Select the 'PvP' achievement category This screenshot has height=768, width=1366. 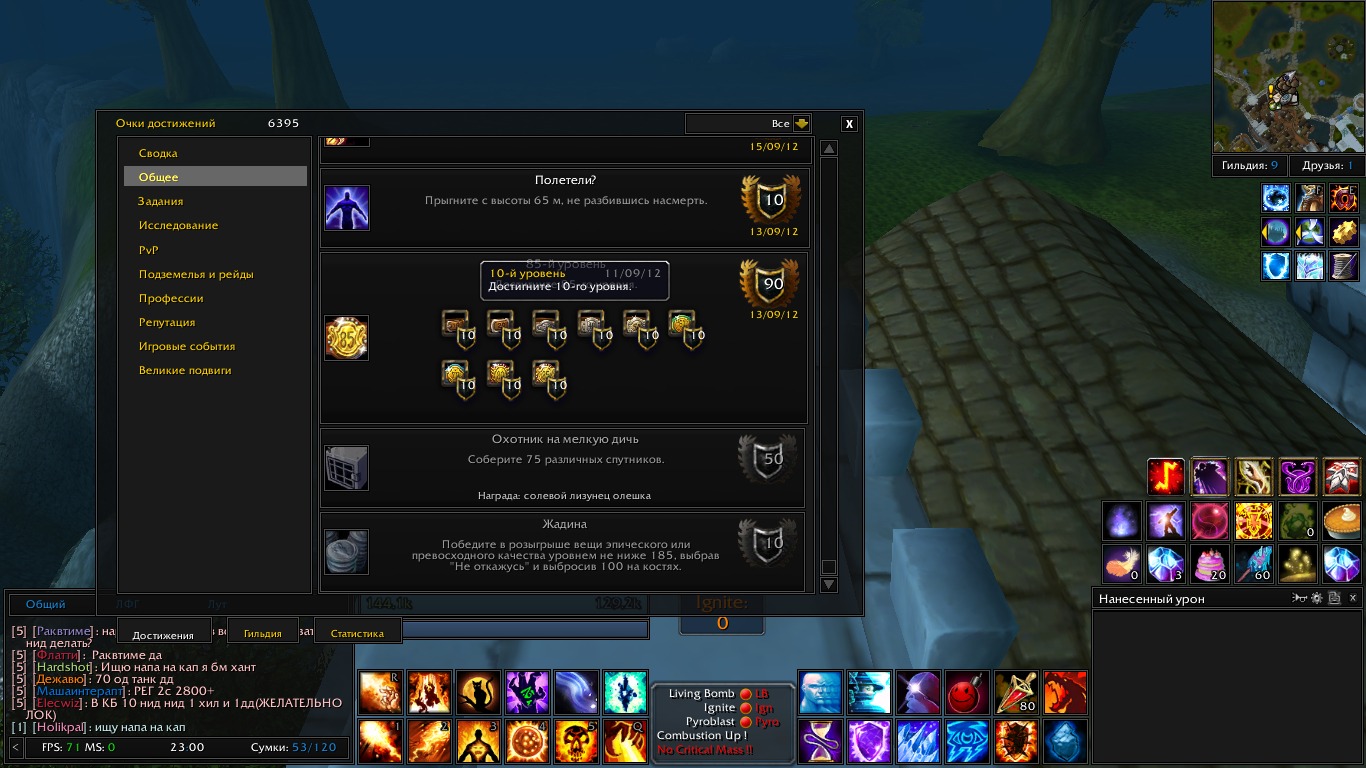pyautogui.click(x=149, y=250)
